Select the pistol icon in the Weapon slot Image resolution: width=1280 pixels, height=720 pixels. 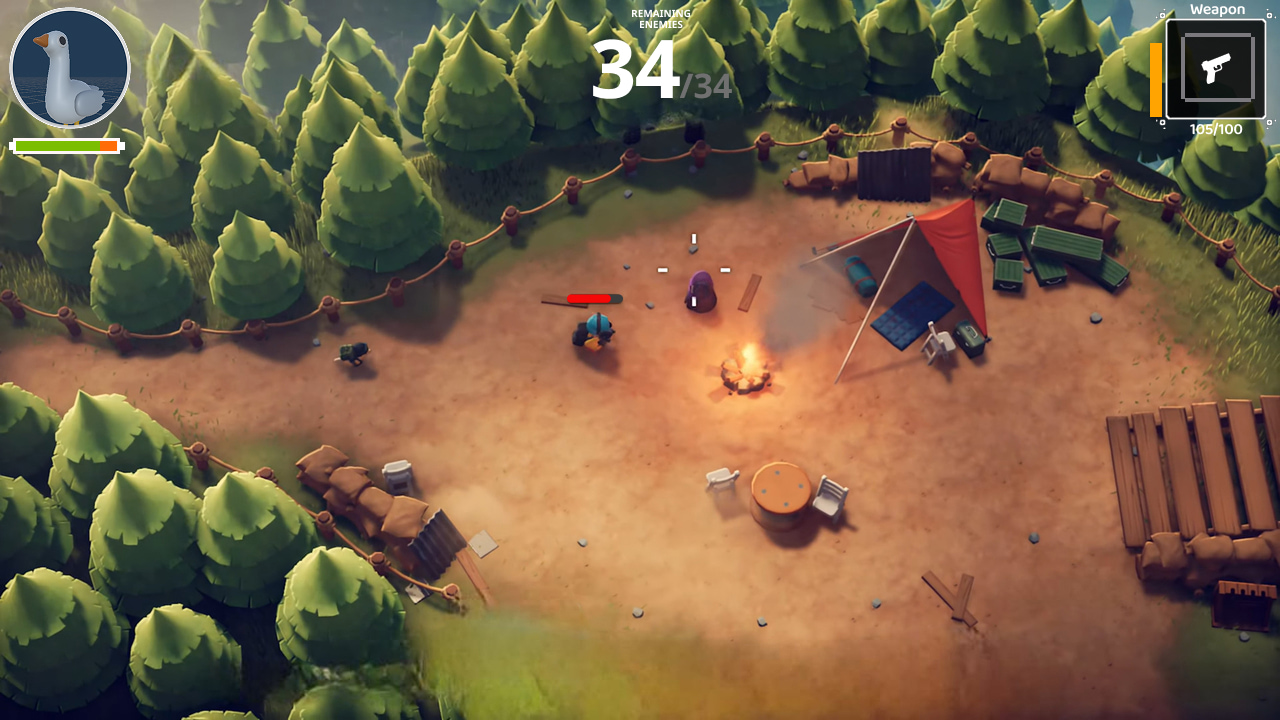click(x=1215, y=67)
